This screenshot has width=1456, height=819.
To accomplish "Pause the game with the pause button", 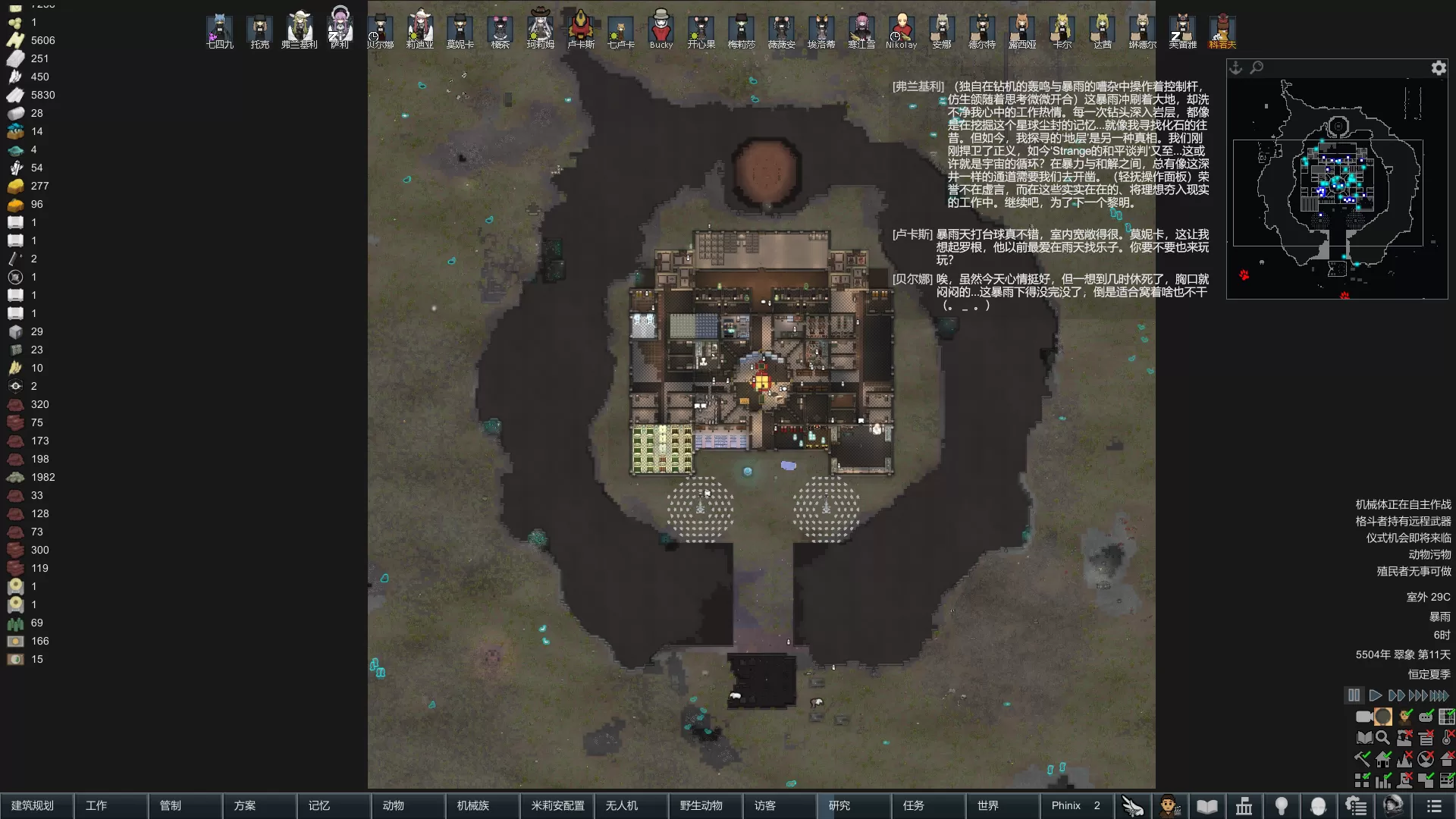I will coord(1354,695).
